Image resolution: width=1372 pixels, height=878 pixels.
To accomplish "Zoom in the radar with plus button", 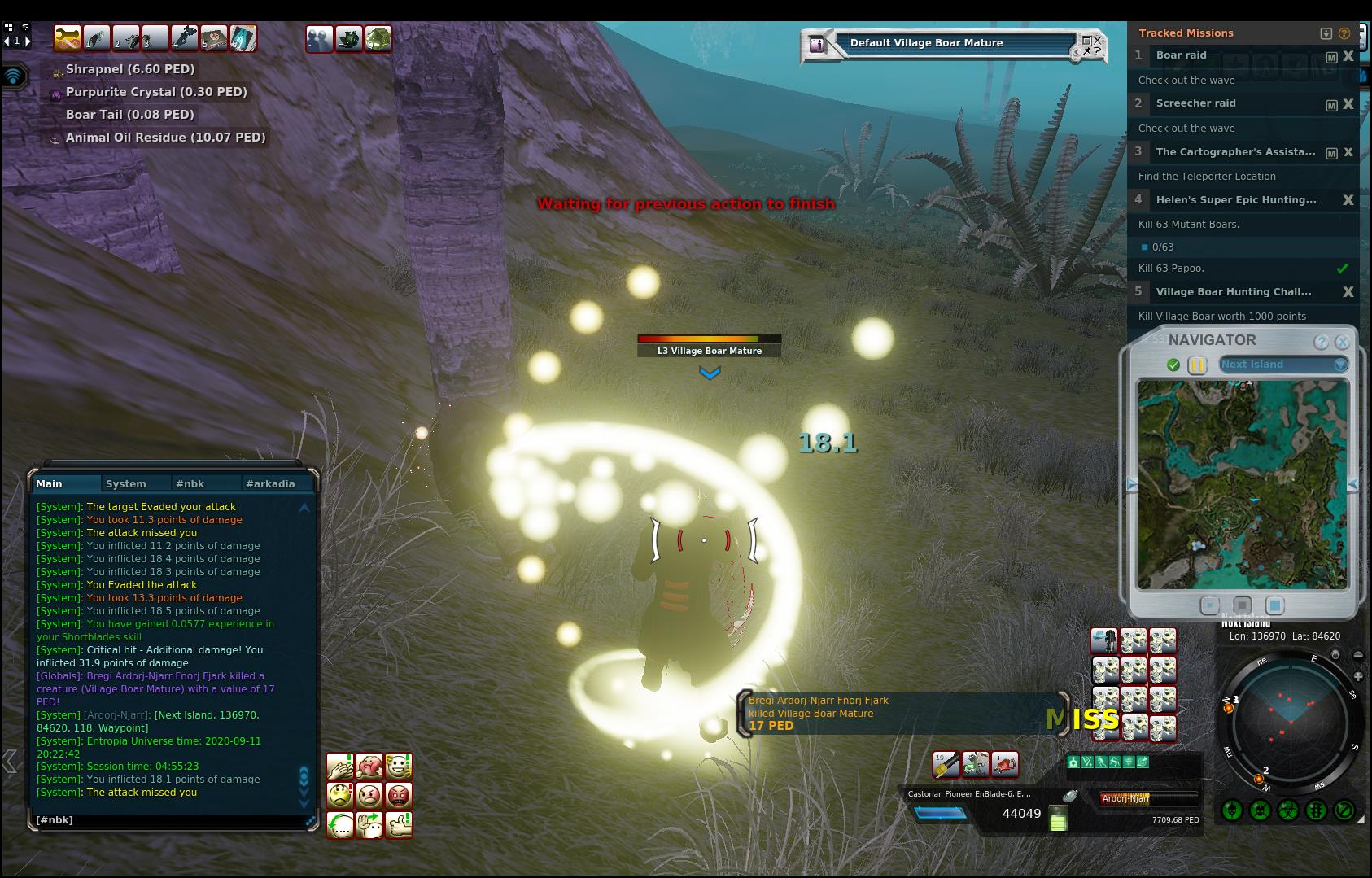I will [x=1358, y=676].
